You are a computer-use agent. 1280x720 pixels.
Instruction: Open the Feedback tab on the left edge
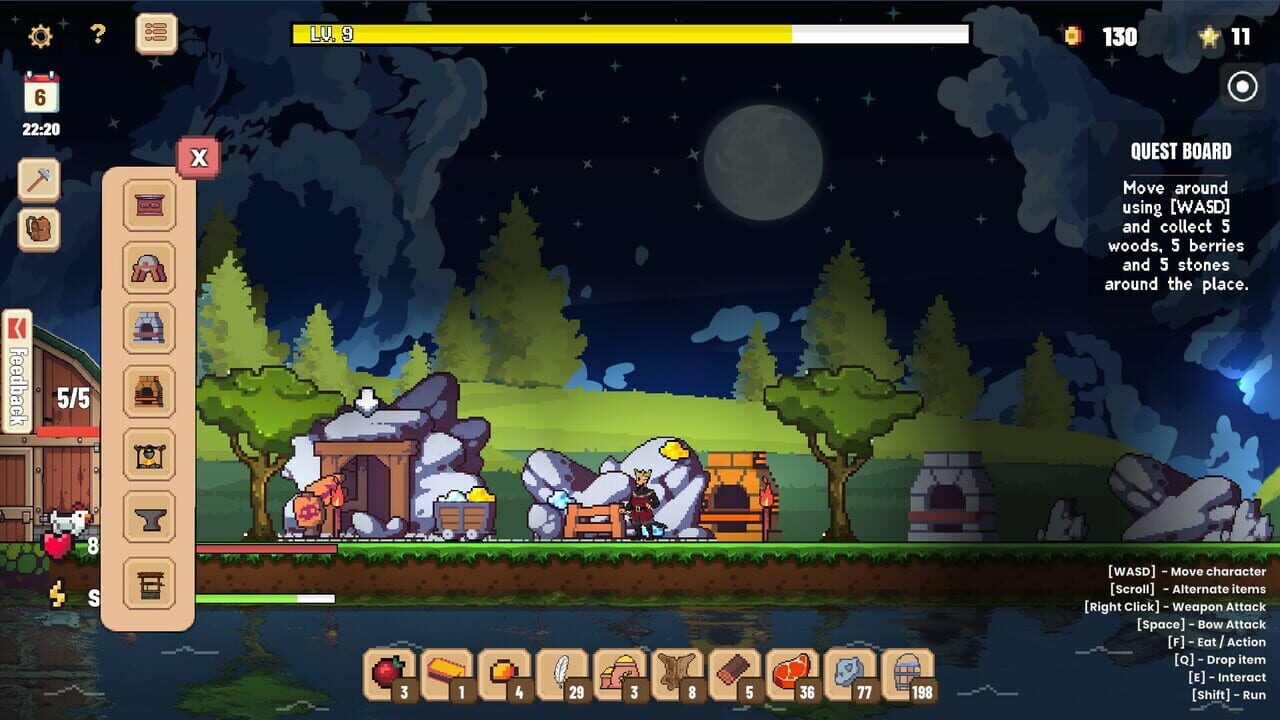point(14,368)
